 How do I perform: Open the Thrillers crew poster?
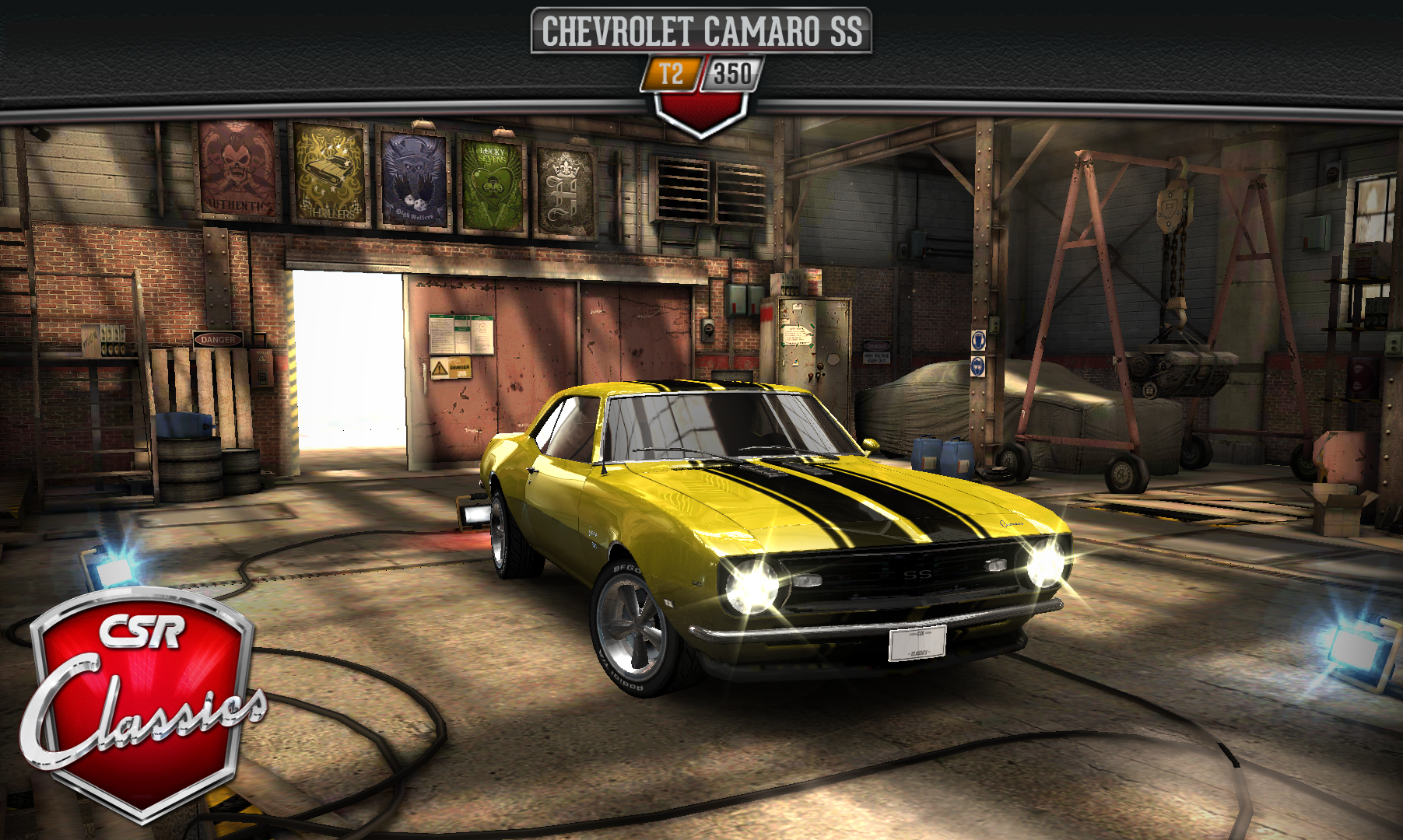(x=330, y=173)
